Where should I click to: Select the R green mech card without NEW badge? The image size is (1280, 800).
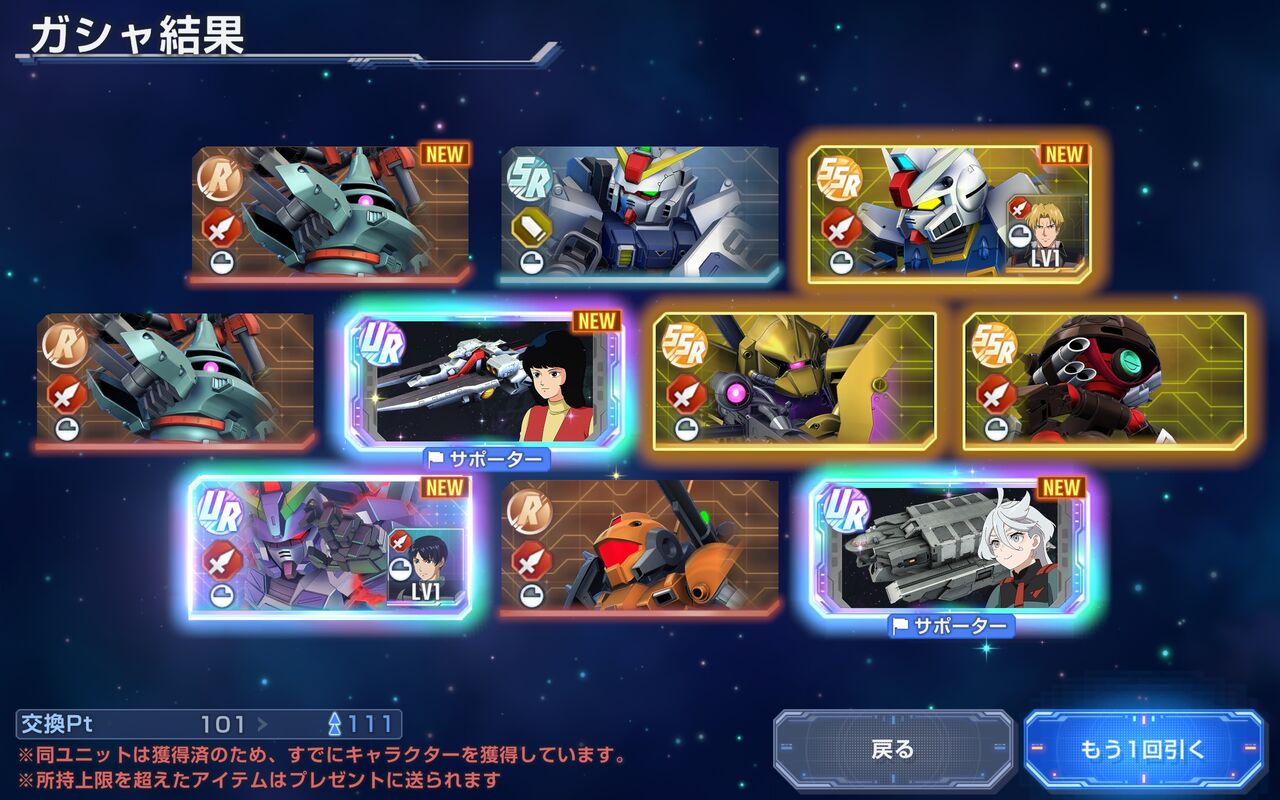point(176,378)
